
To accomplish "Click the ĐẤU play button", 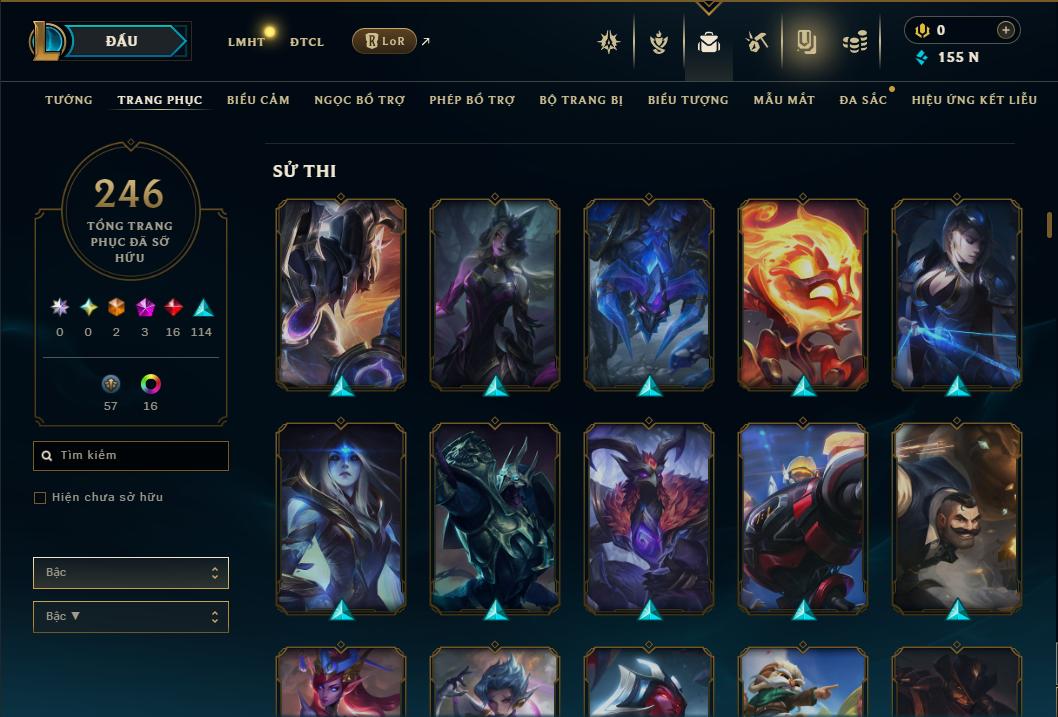I will point(121,41).
